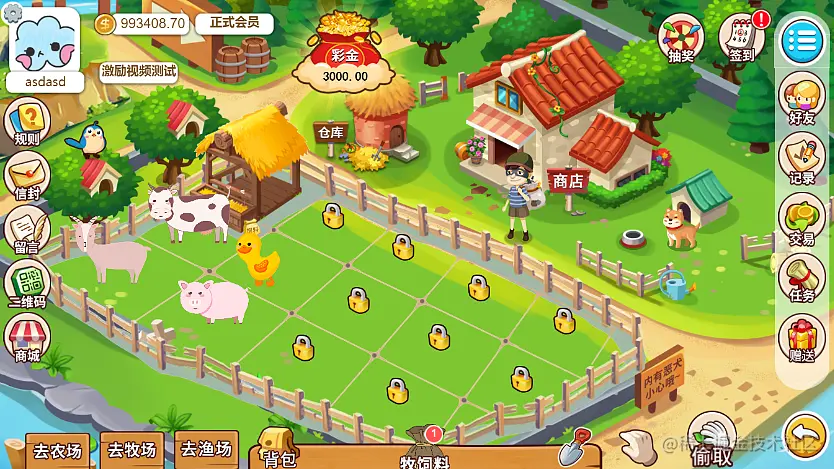Show the 规则 rules page

pos(27,125)
